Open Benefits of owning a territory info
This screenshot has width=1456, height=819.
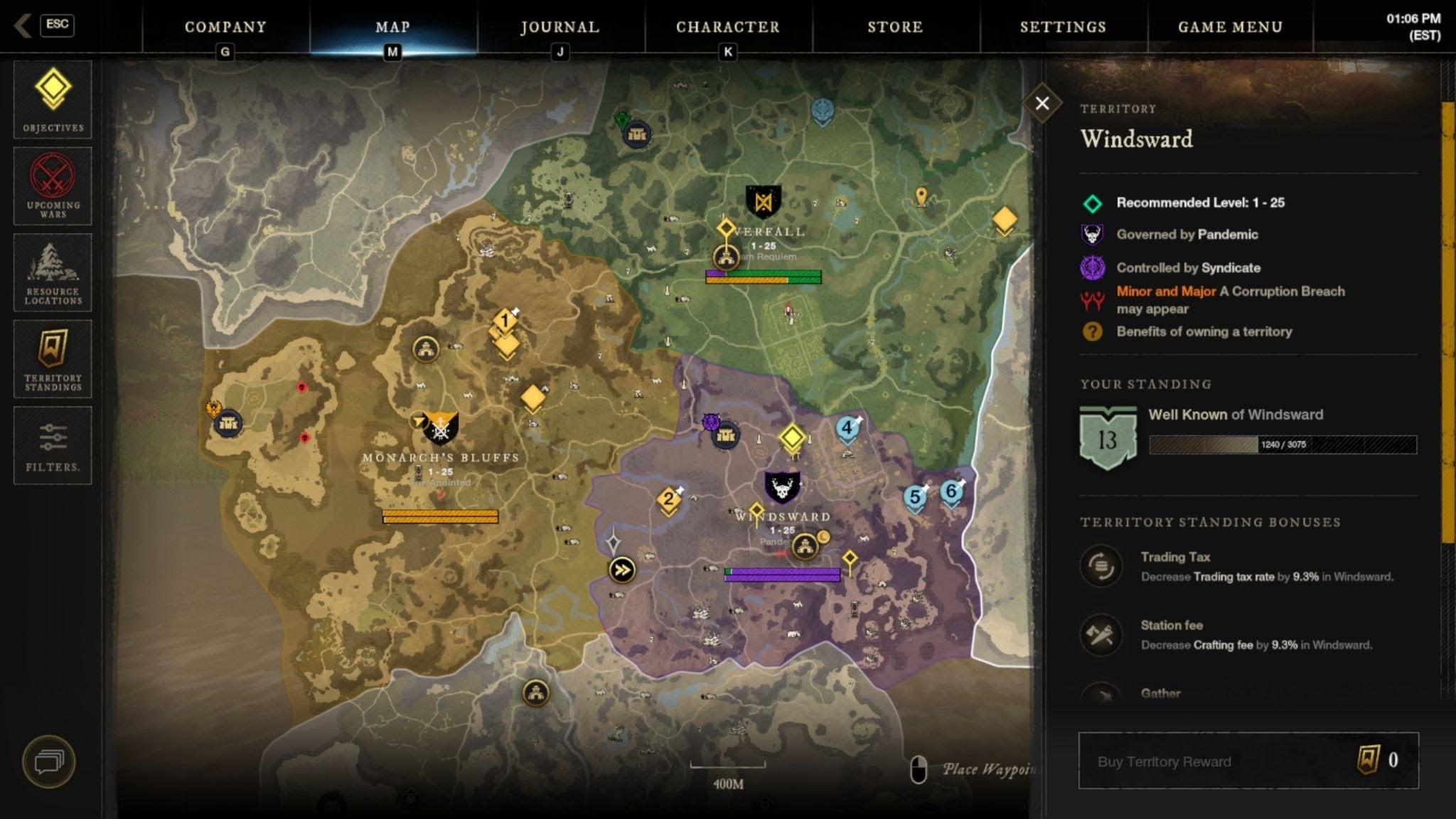click(x=1204, y=331)
